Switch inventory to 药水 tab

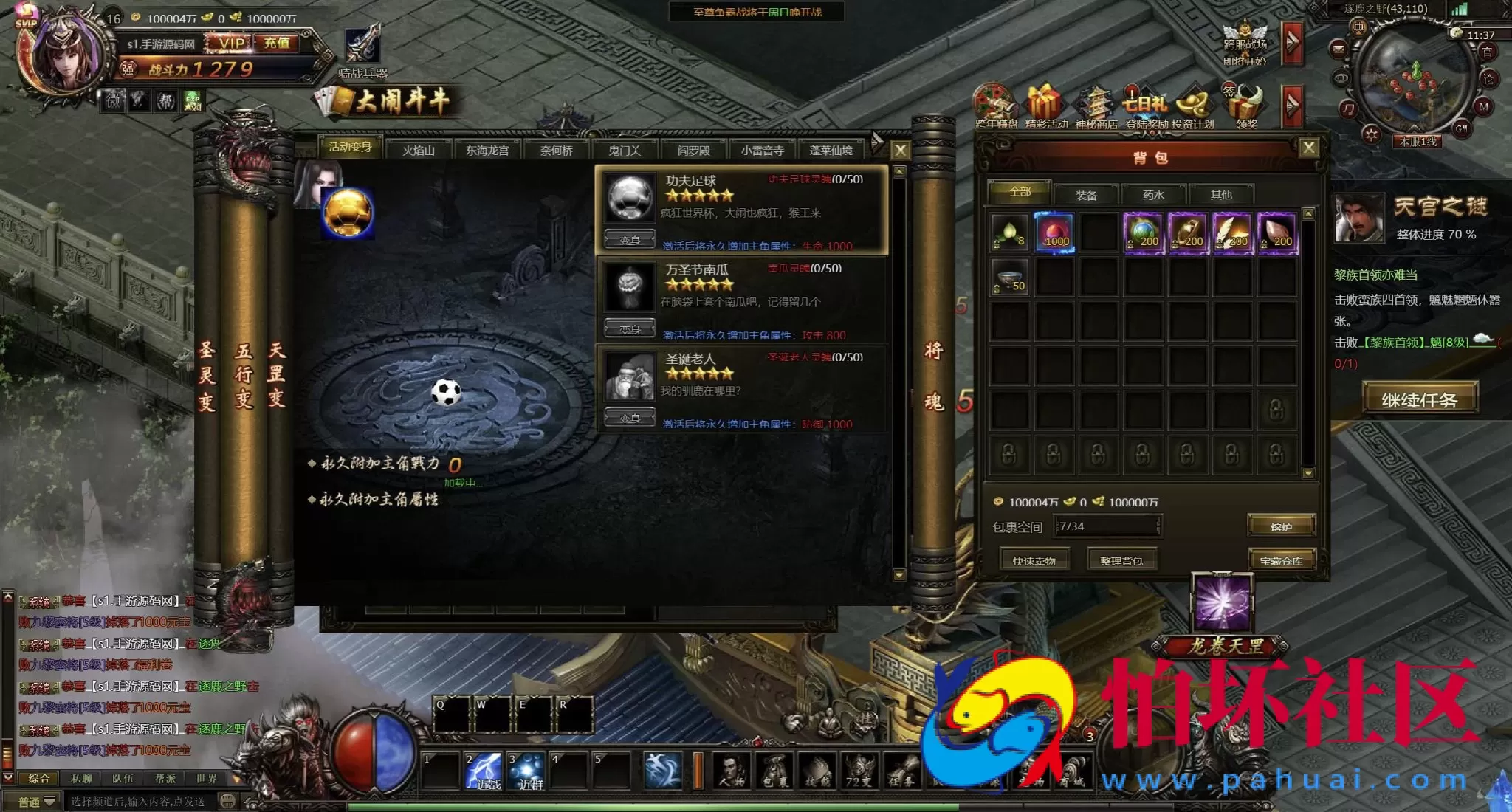1153,195
